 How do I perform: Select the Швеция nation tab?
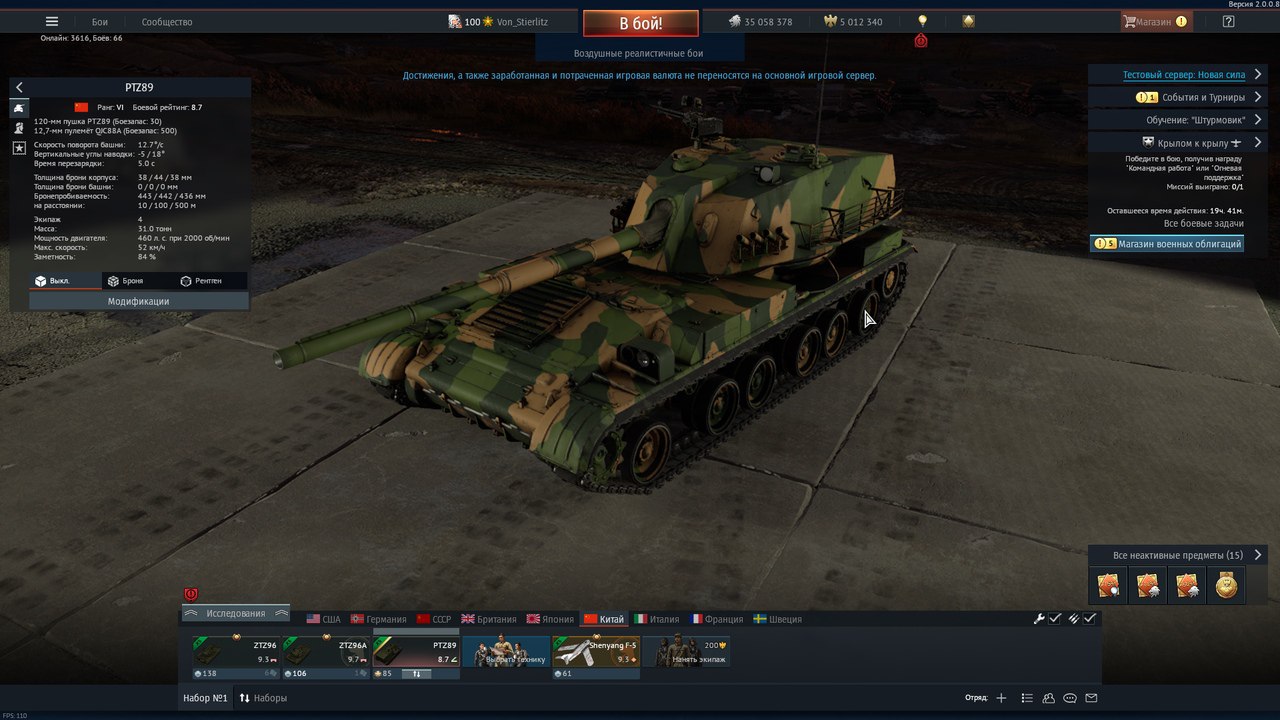tap(777, 619)
